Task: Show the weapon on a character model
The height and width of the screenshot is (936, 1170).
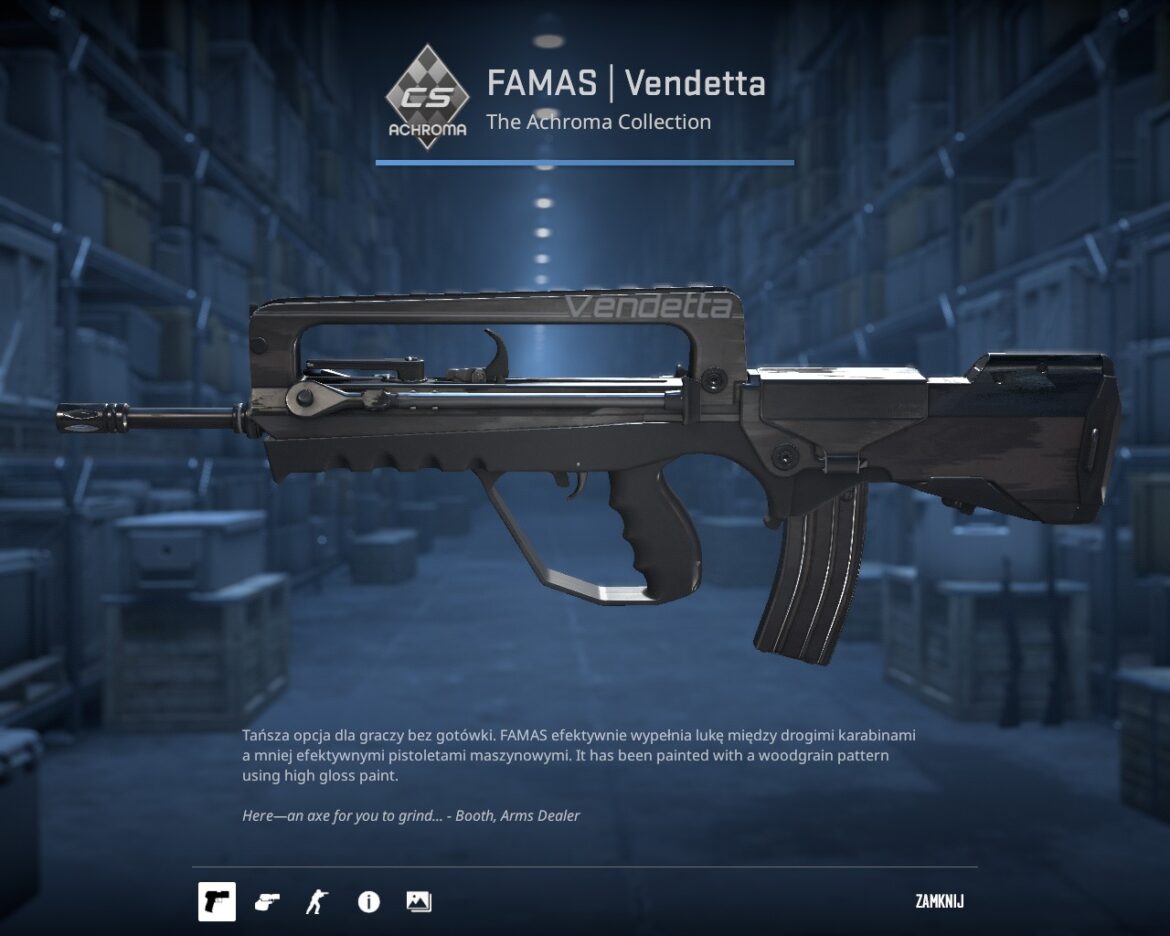Action: [316, 902]
